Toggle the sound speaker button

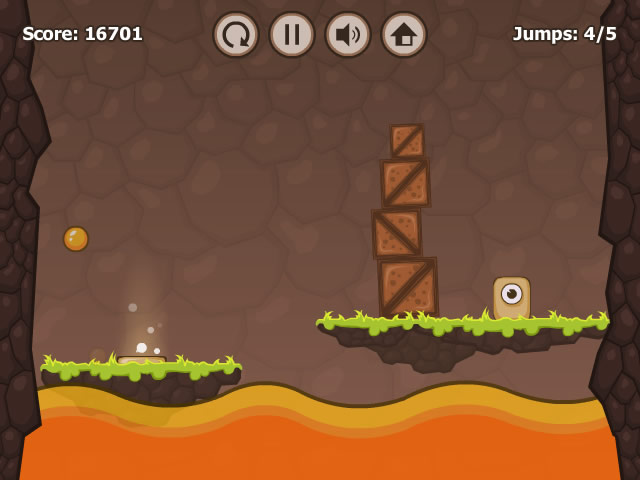point(348,35)
